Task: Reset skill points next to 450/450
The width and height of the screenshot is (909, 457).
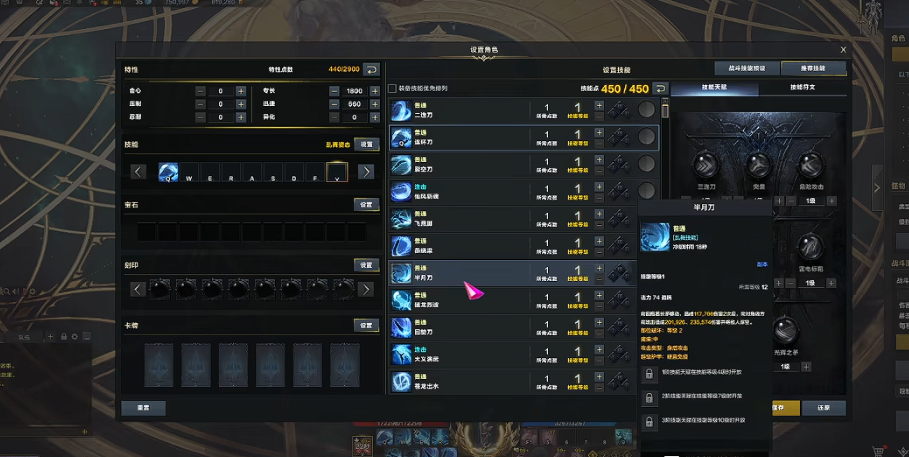Action: [x=660, y=89]
